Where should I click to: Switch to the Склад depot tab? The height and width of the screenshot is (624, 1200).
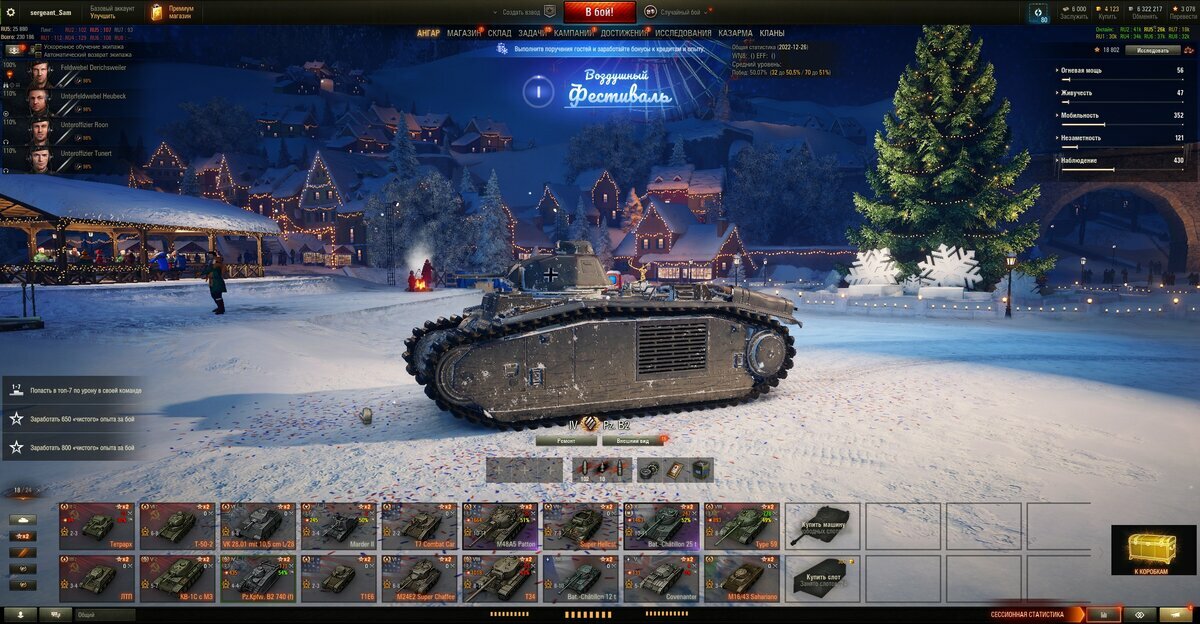499,33
